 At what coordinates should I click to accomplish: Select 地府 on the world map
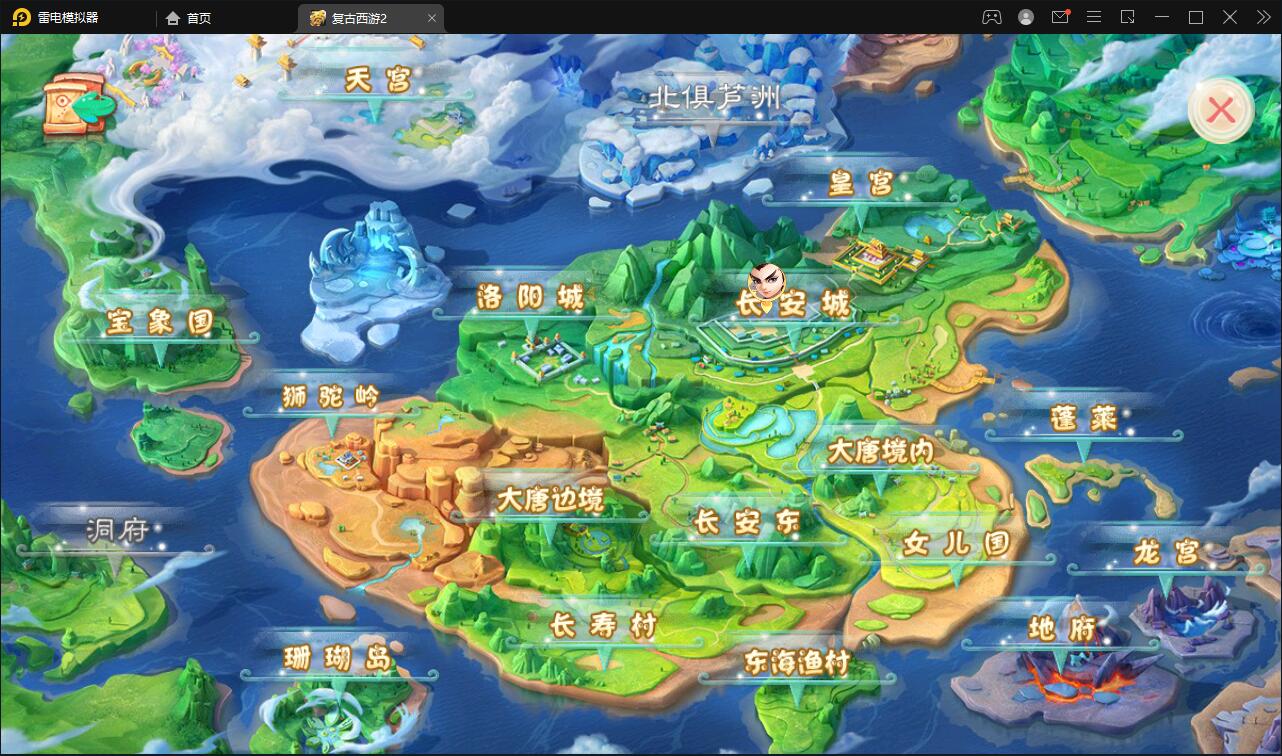click(1061, 629)
